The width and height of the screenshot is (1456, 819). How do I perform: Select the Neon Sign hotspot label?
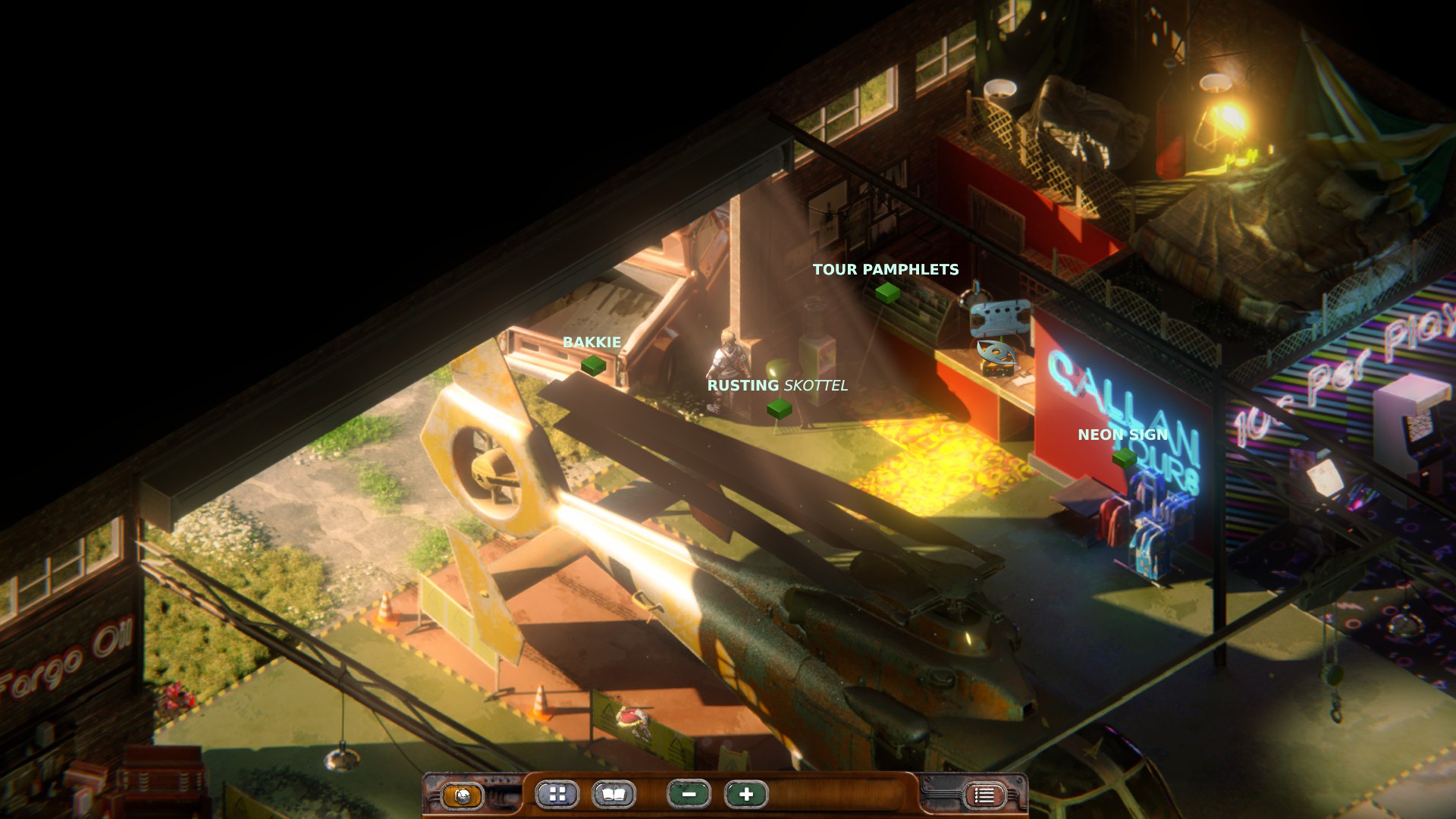pyautogui.click(x=1122, y=435)
